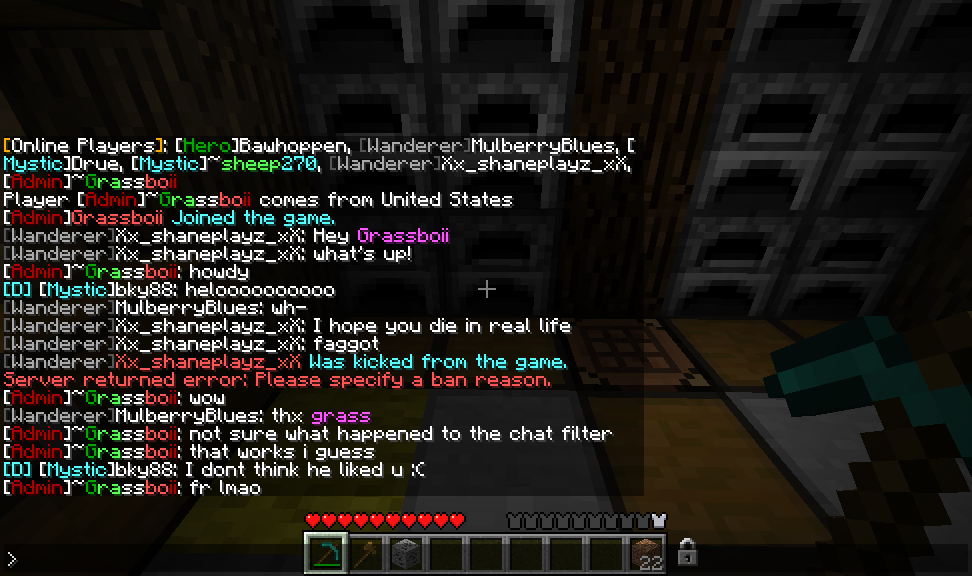
Task: Click MulberryBlues' name on the "thx grass" message
Action: click(189, 416)
